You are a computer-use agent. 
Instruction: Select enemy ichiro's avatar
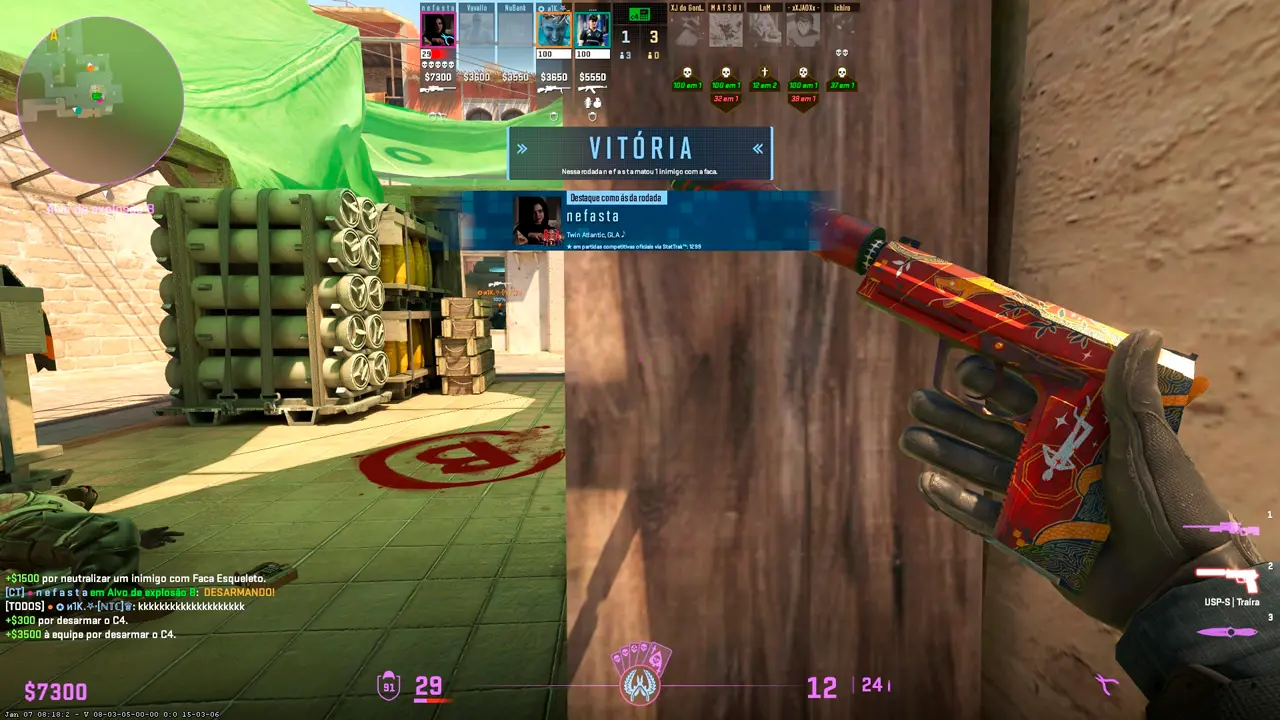click(842, 29)
